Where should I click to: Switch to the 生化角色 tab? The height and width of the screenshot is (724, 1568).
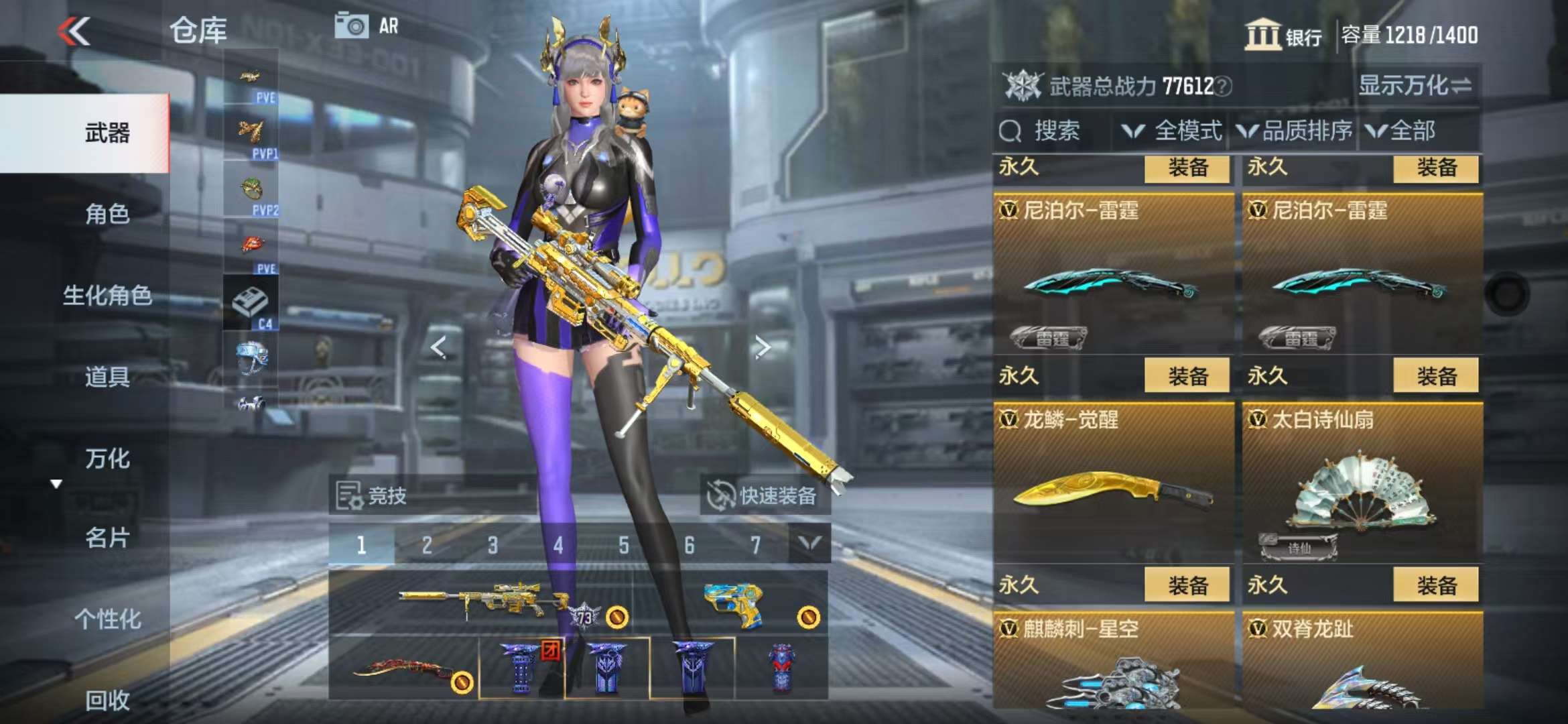(x=107, y=295)
